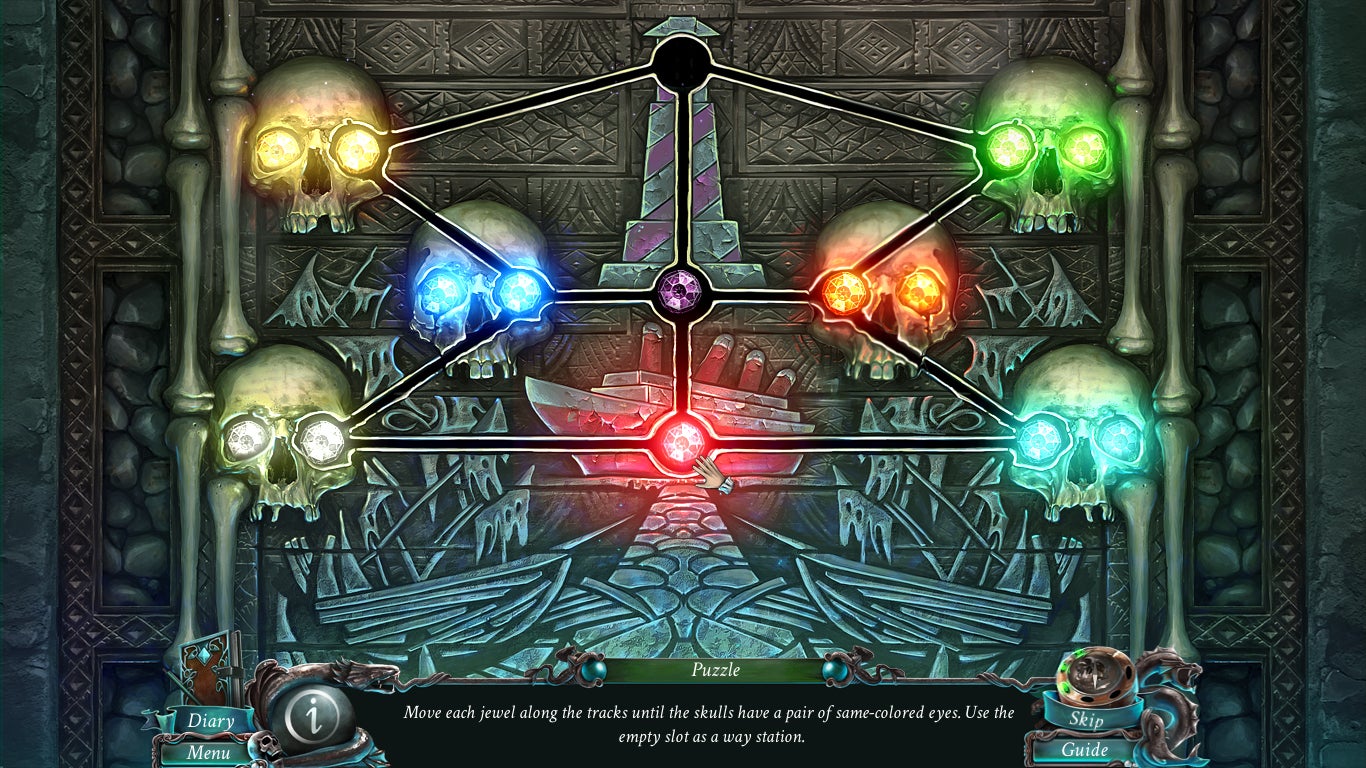Open the Diary
1366x768 pixels.
(210, 720)
